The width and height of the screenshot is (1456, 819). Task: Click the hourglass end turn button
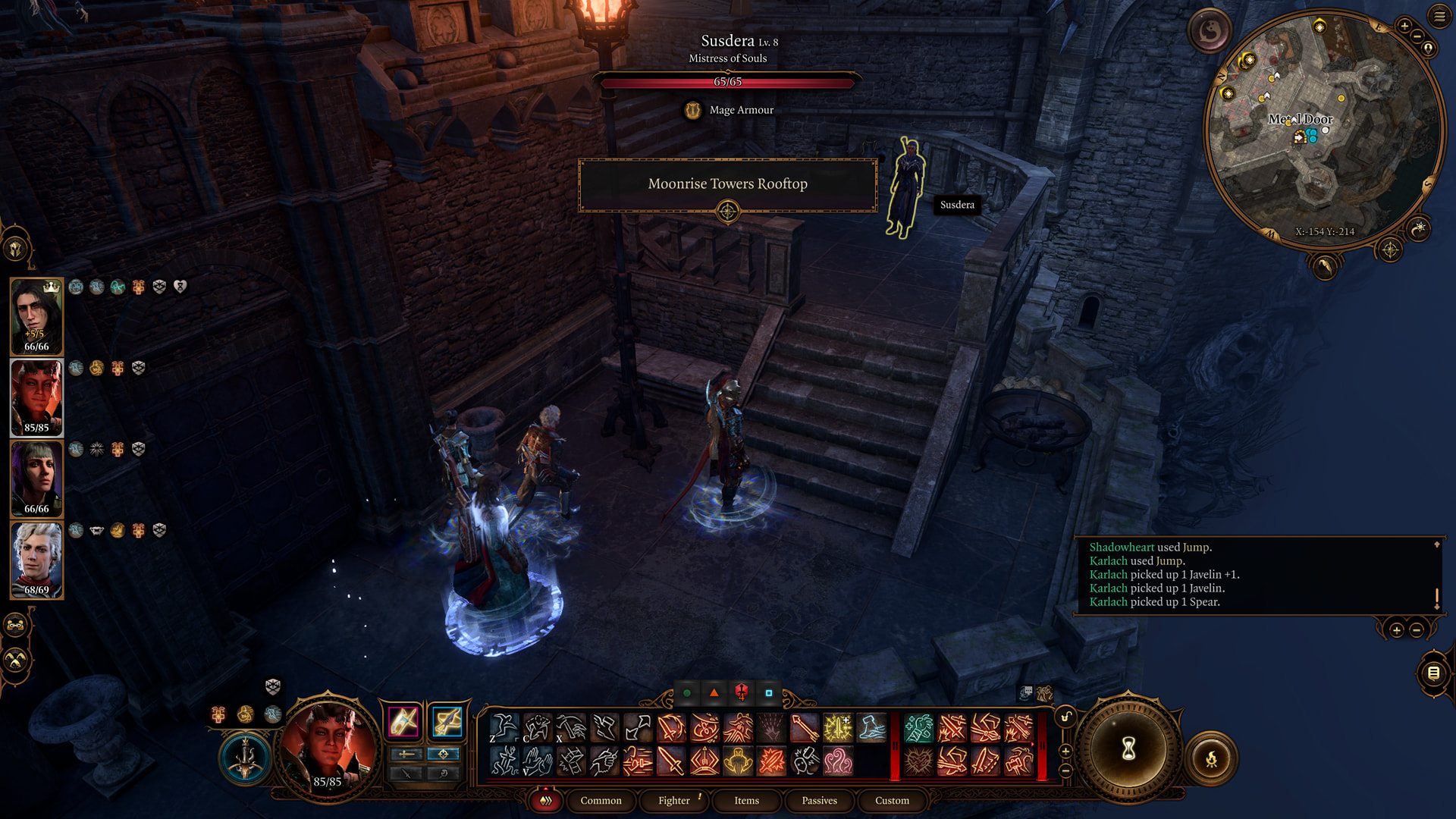1128,749
